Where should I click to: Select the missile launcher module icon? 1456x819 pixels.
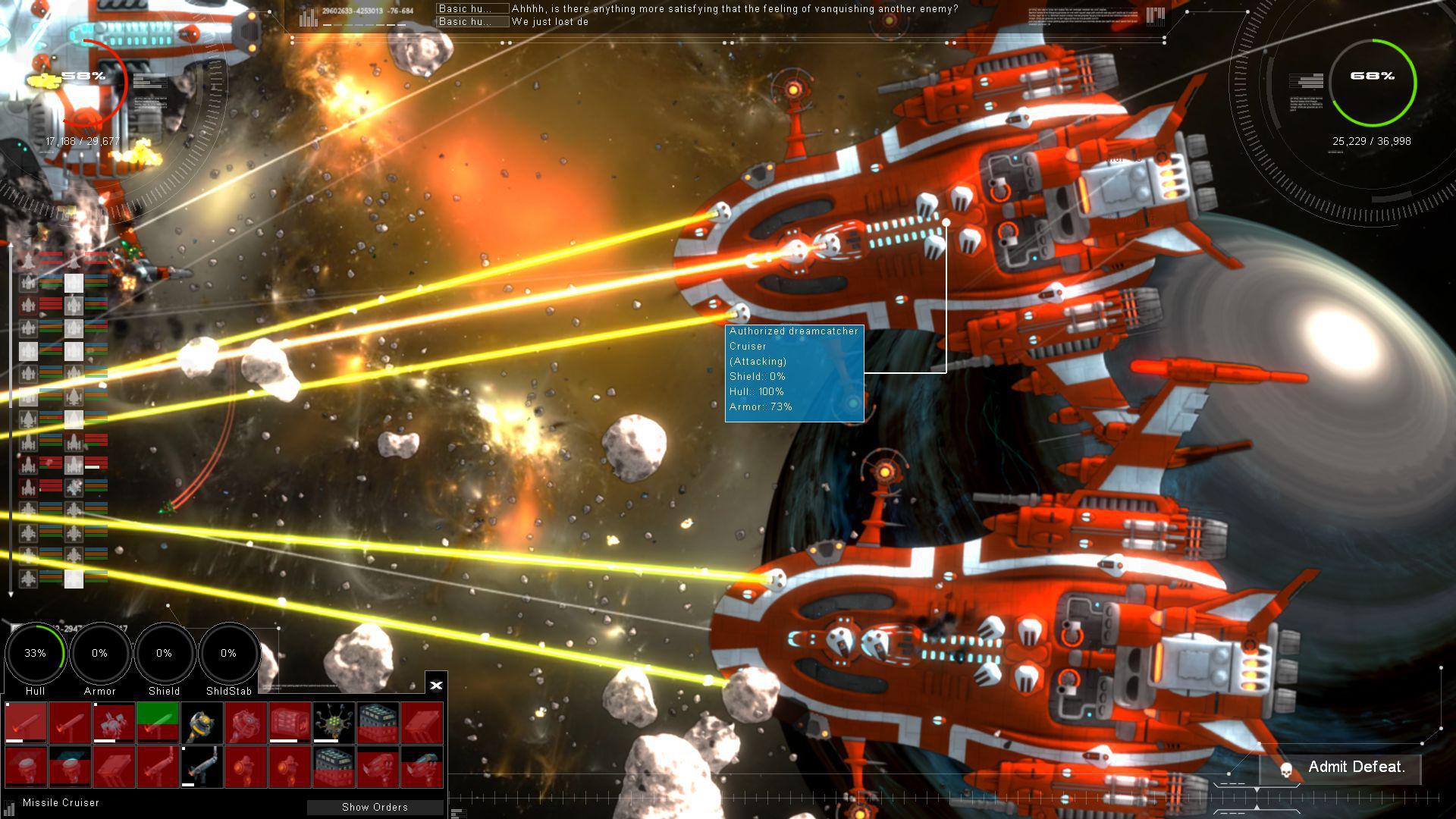click(x=25, y=723)
